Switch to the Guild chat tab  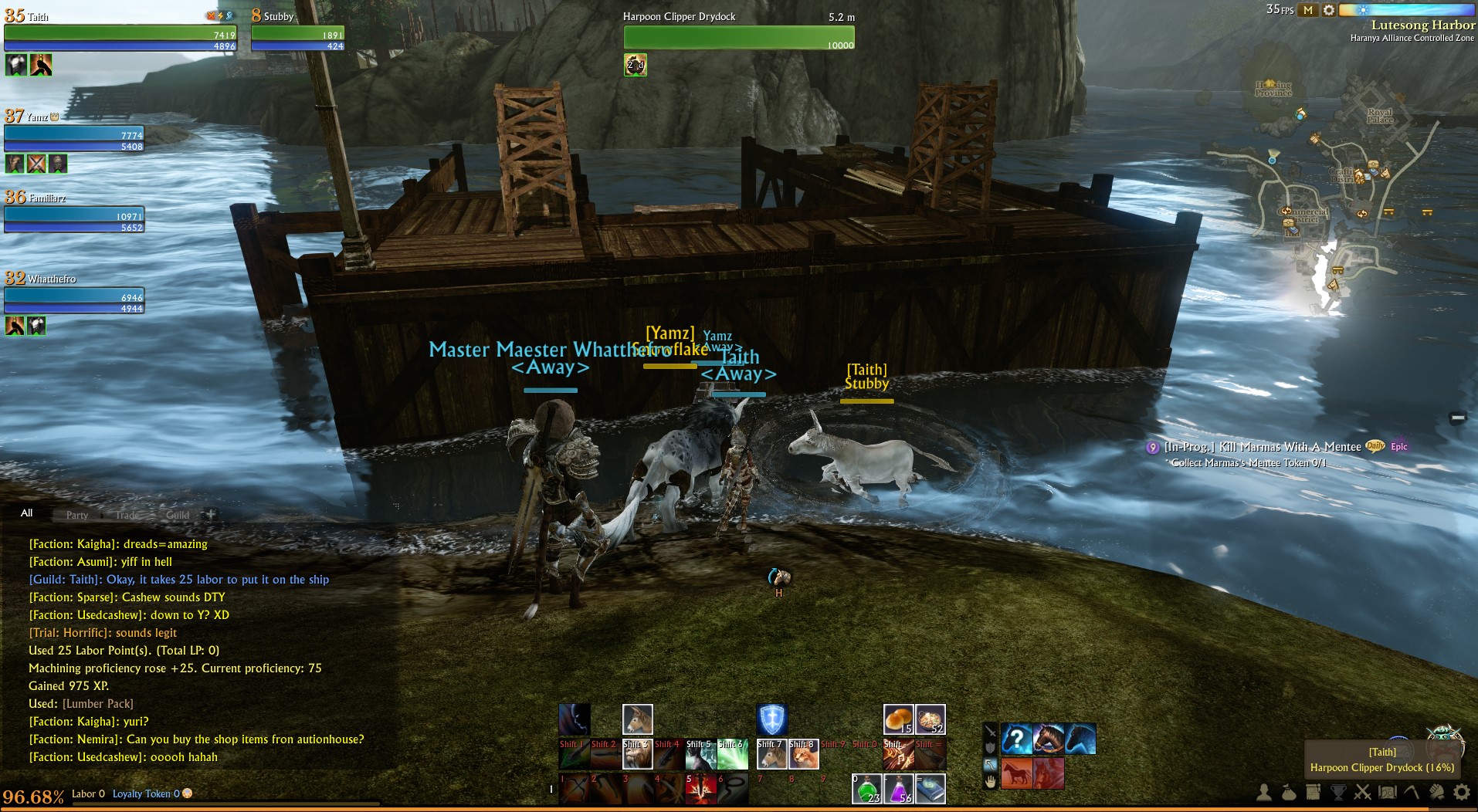pos(177,515)
